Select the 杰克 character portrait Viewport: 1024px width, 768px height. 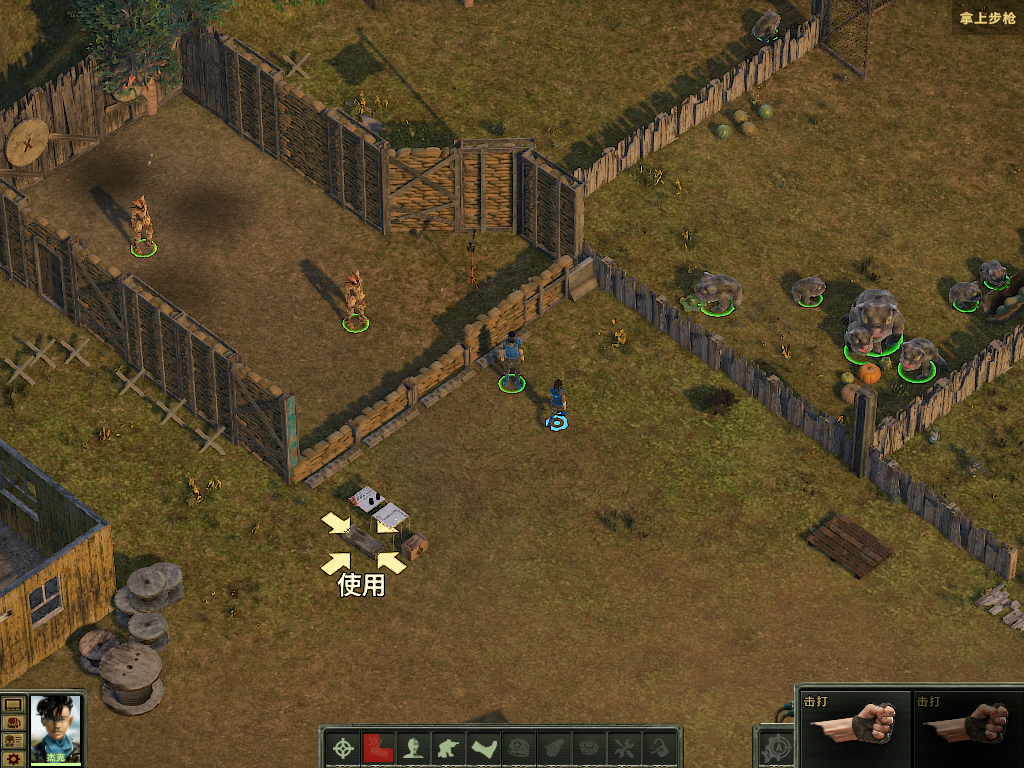[56, 728]
